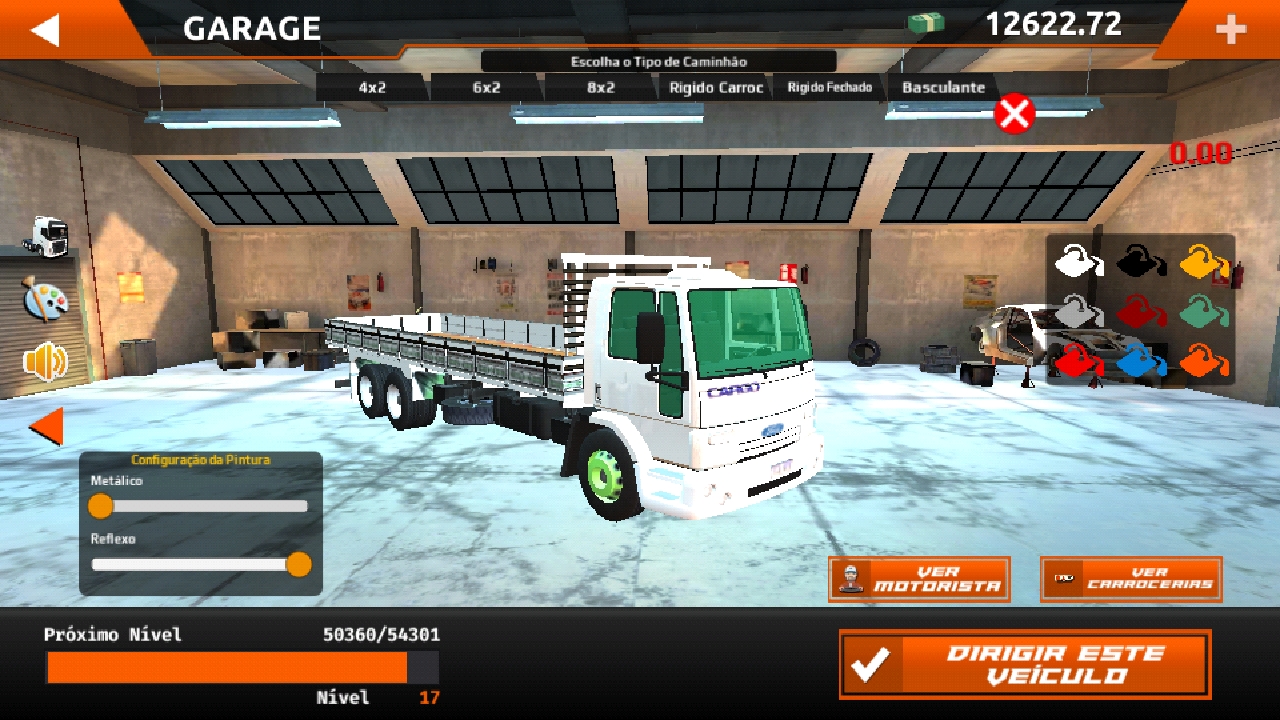Open the truck selection icon

click(x=45, y=236)
